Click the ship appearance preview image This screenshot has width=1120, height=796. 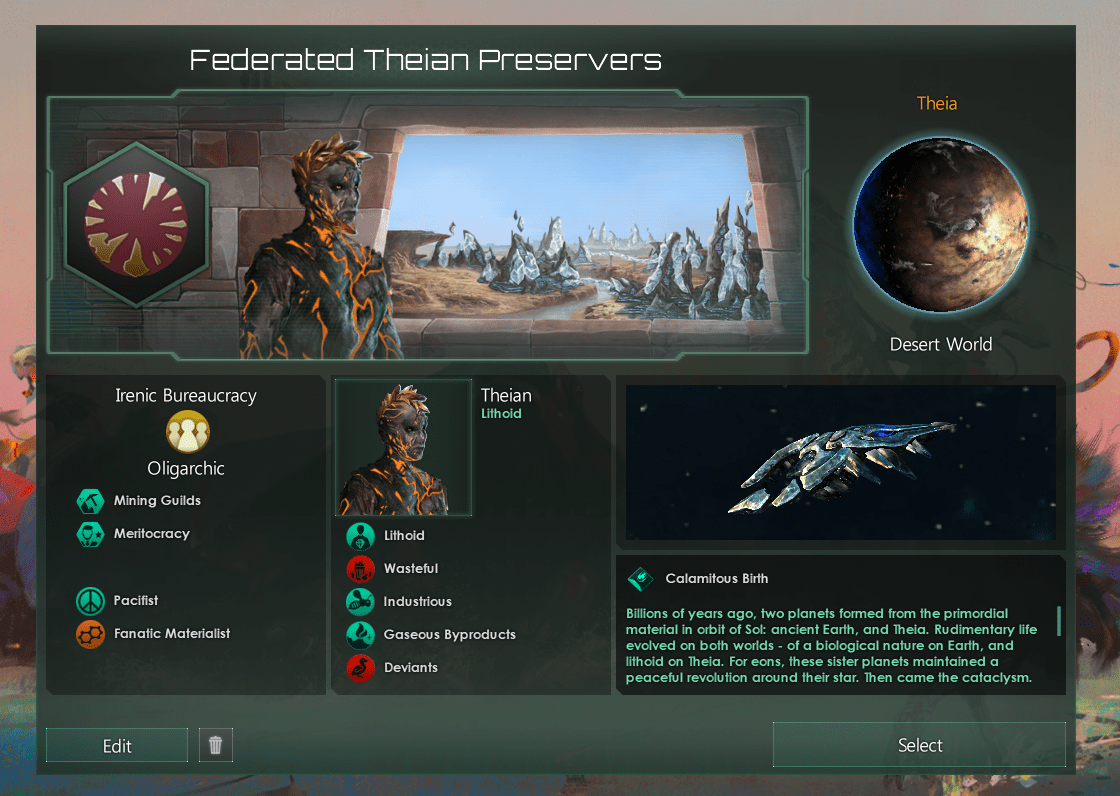coord(840,463)
